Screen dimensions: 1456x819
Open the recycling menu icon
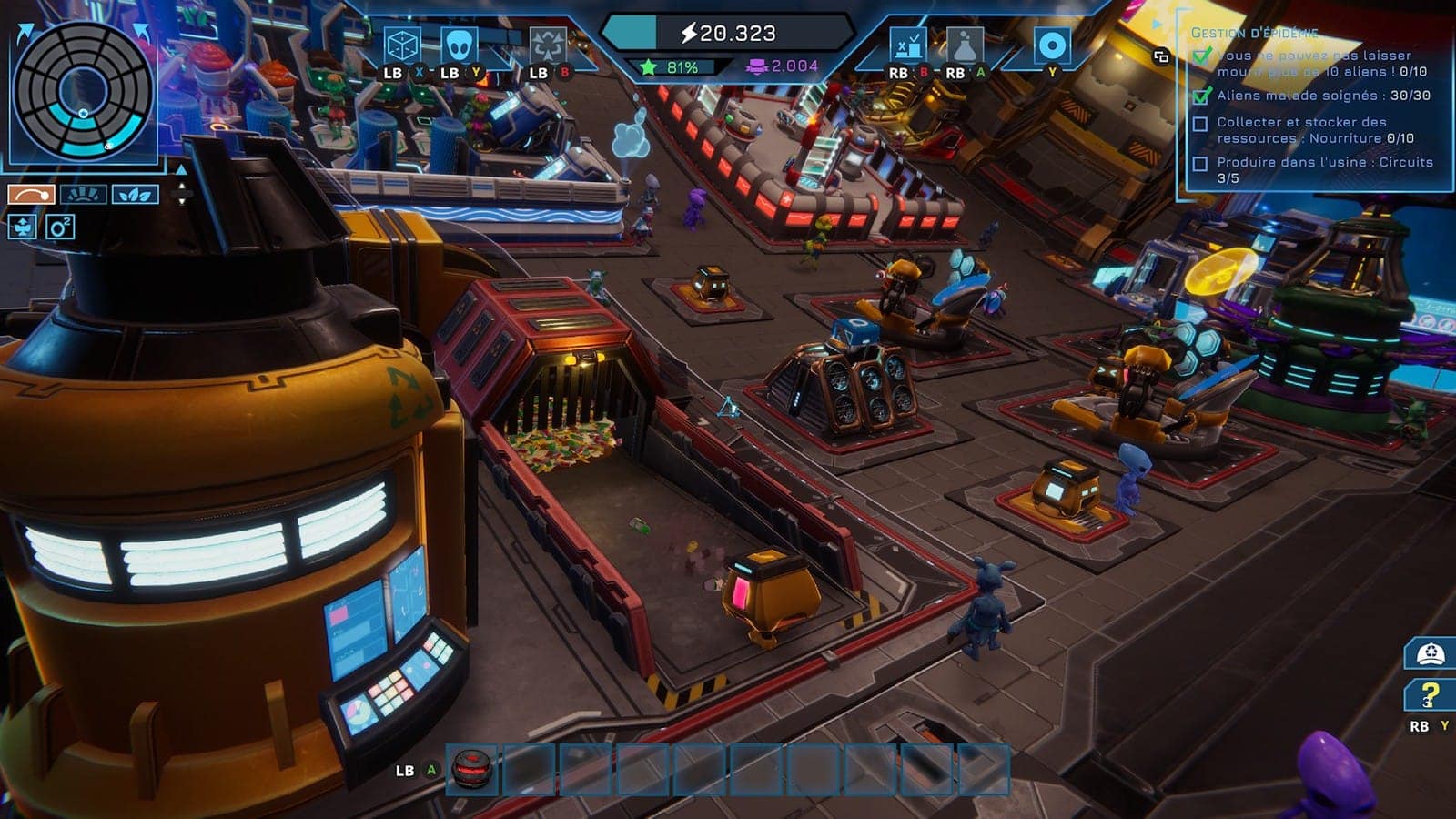click(x=548, y=45)
